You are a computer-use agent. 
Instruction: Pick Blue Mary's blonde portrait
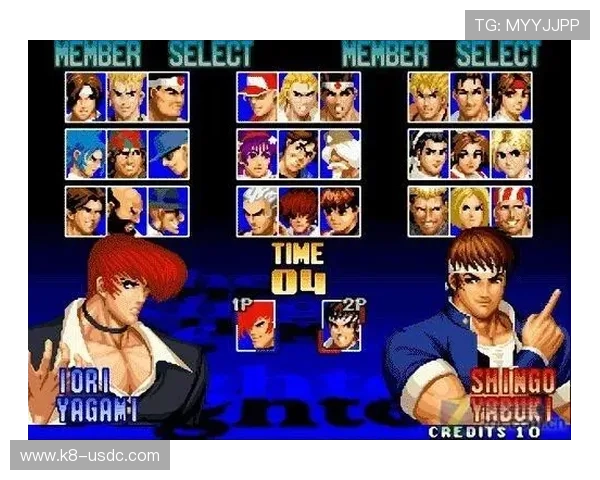pyautogui.click(x=470, y=211)
